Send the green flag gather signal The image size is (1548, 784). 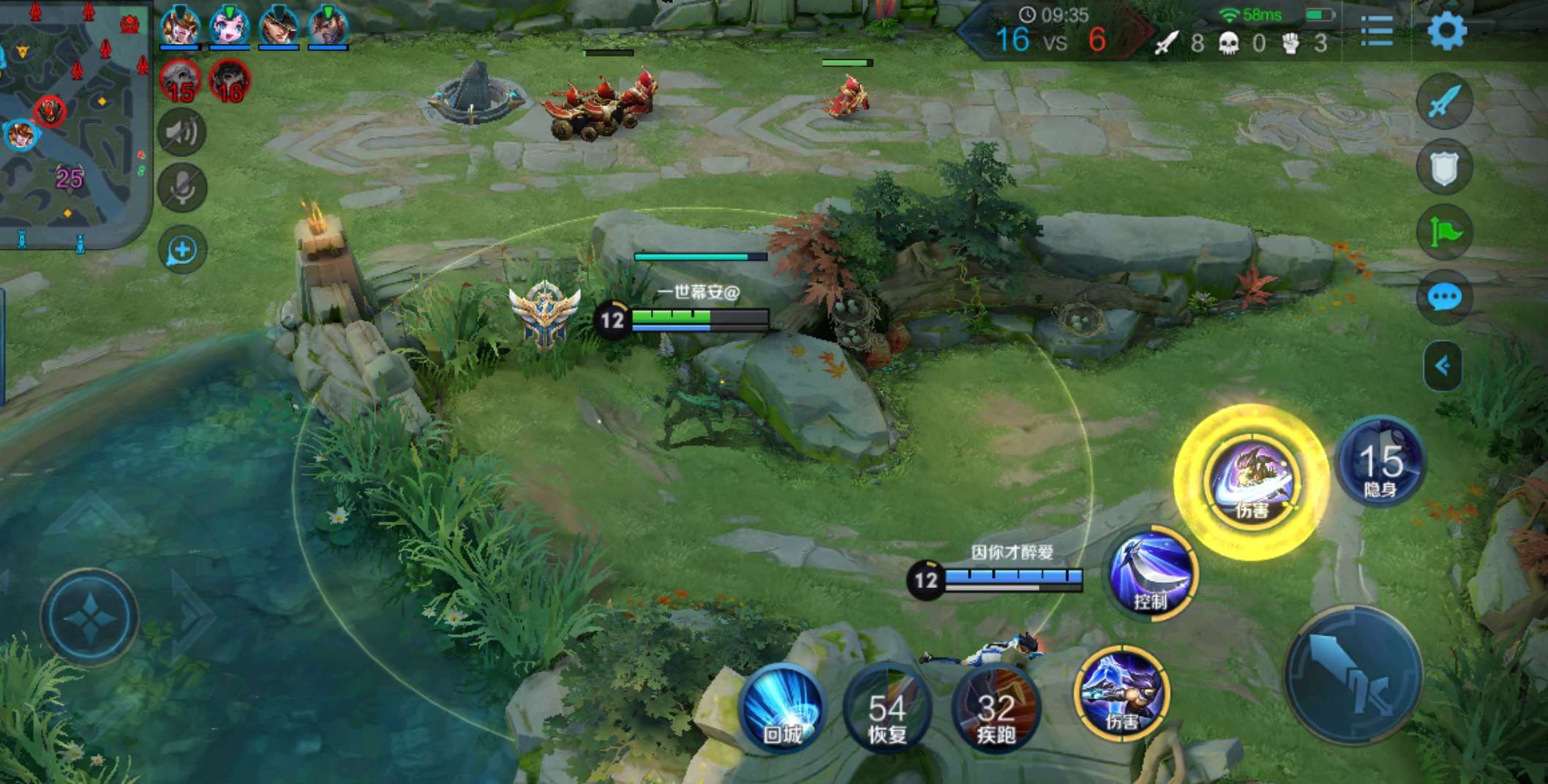coord(1444,233)
